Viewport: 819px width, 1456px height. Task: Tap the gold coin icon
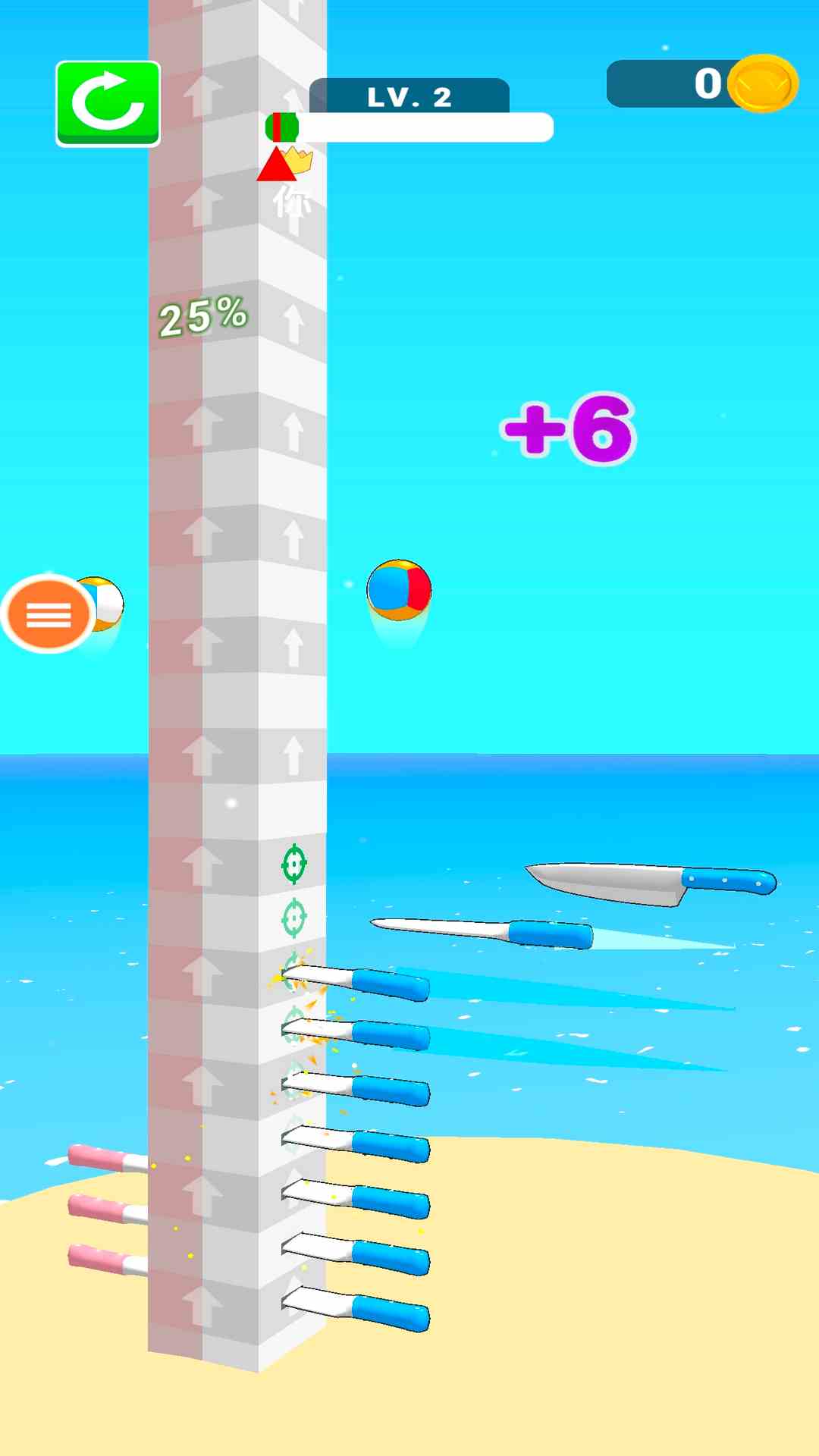(762, 83)
